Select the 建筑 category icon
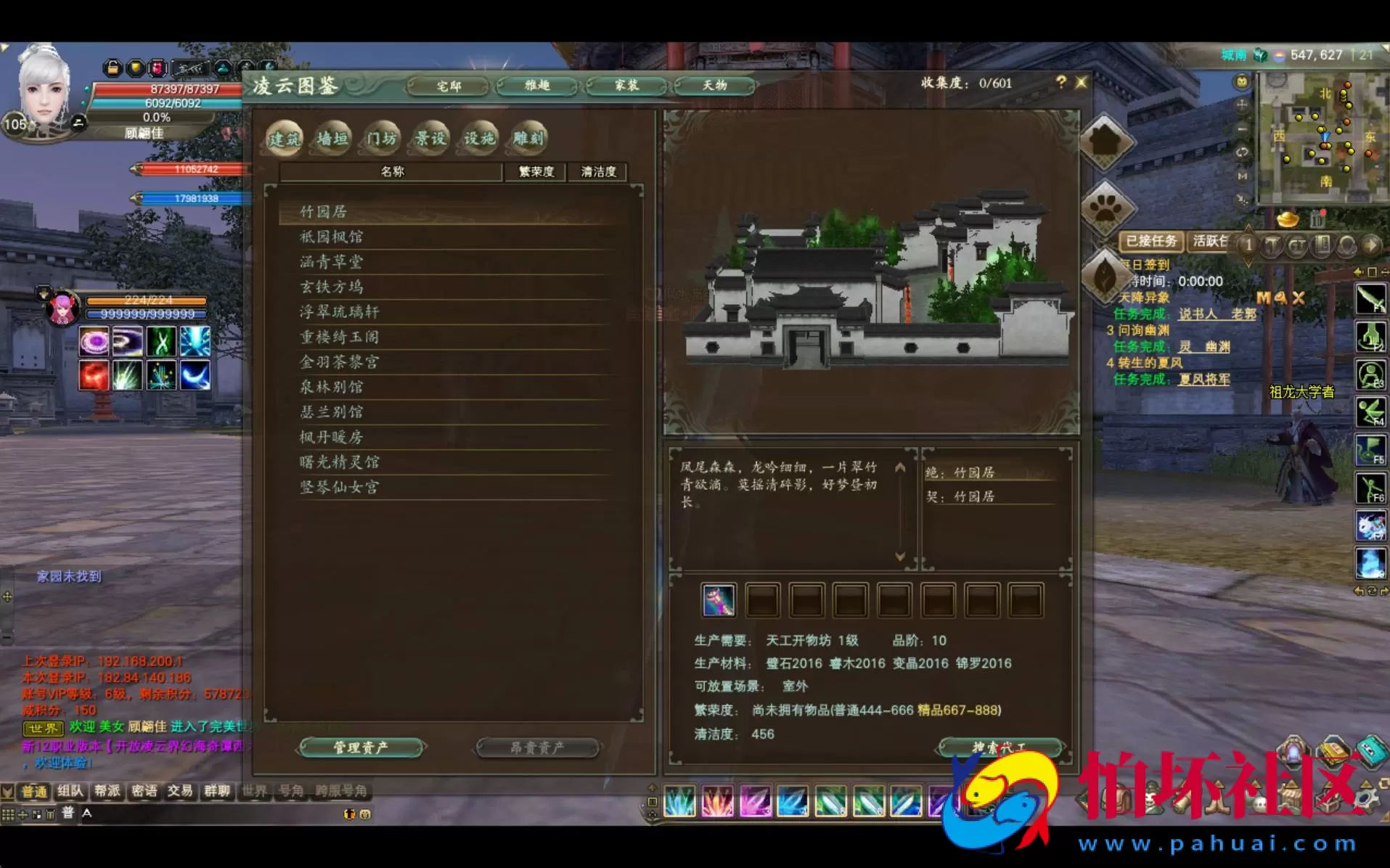Viewport: 1390px width, 868px height. click(x=285, y=139)
